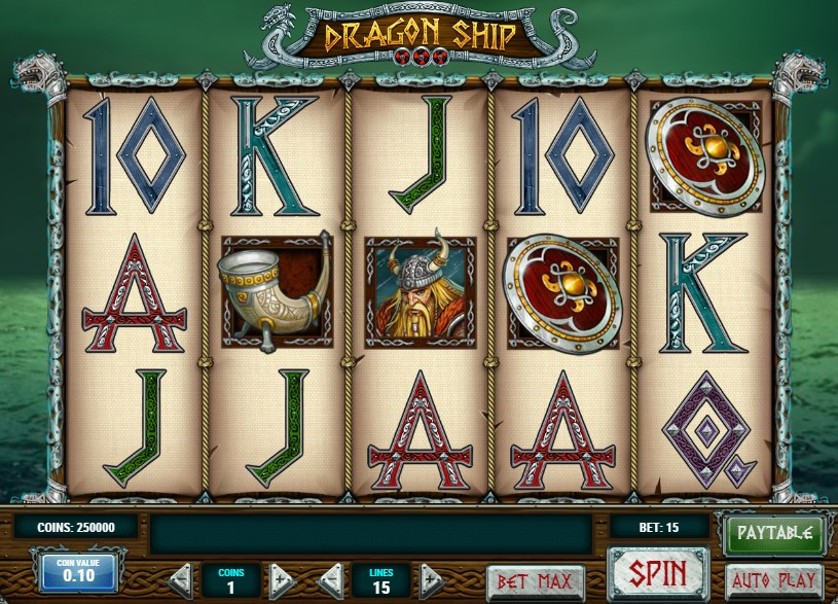The image size is (838, 604).
Task: Increase the number of lines
Action: click(x=431, y=580)
